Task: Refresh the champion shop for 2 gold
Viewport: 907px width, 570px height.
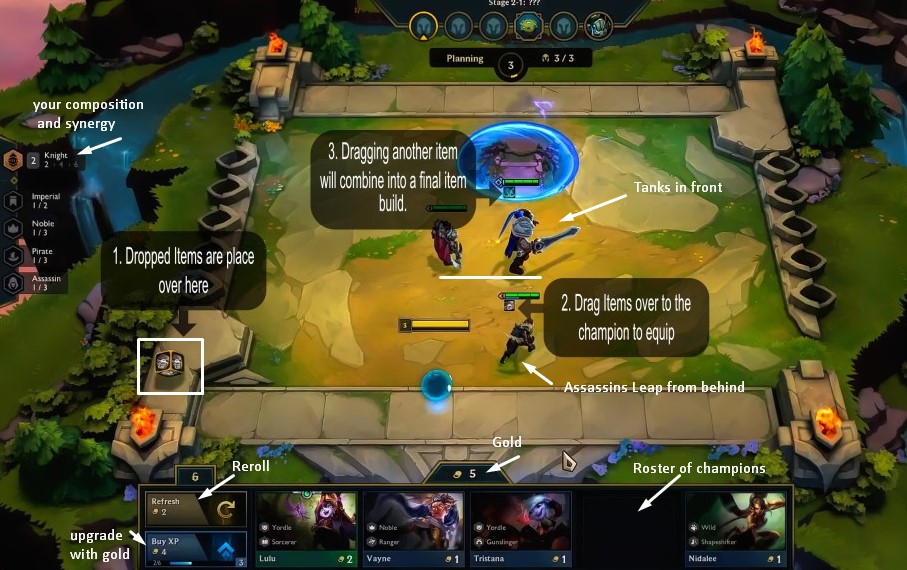Action: coord(195,508)
